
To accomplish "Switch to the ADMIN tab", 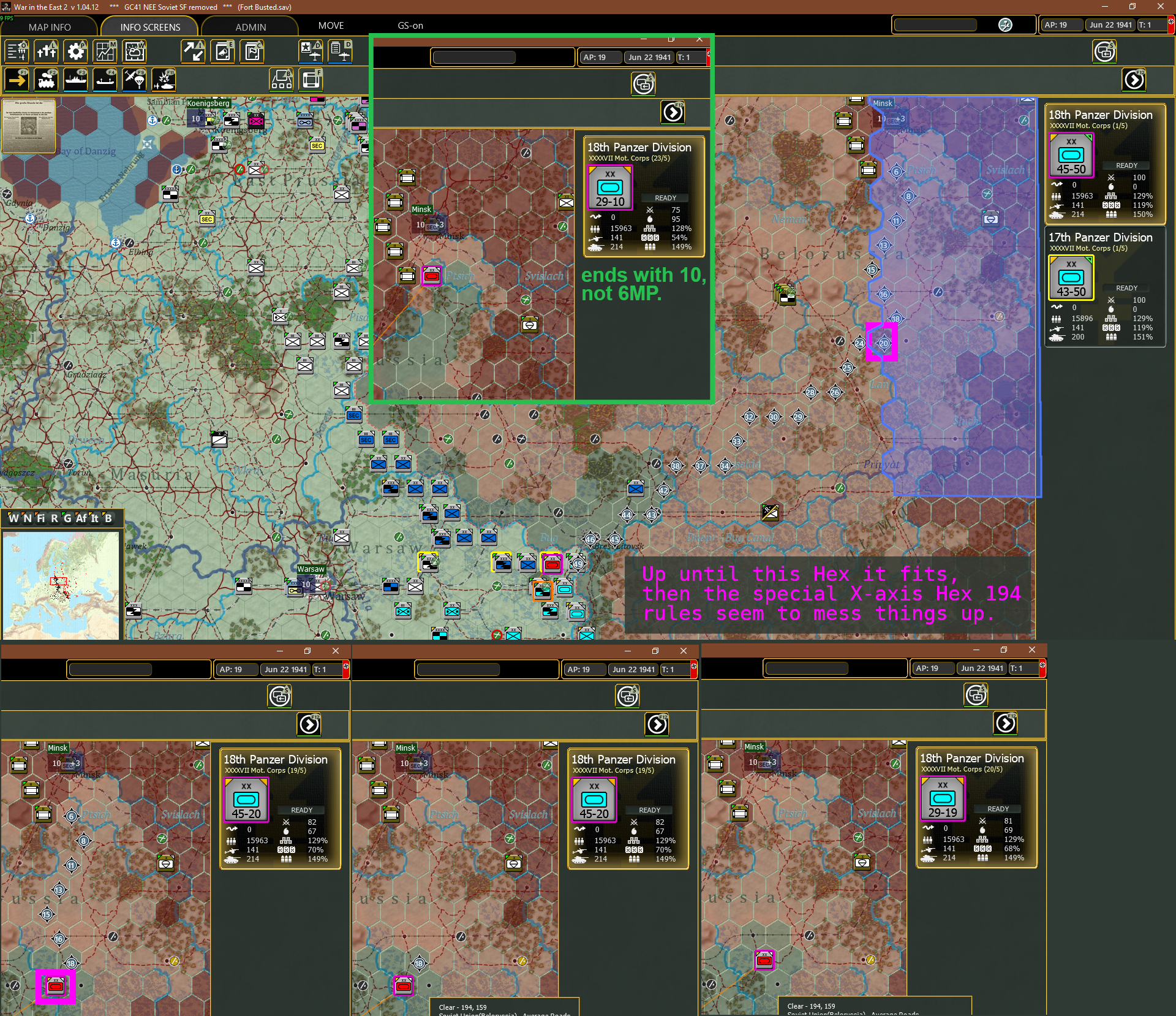I will pyautogui.click(x=251, y=26).
